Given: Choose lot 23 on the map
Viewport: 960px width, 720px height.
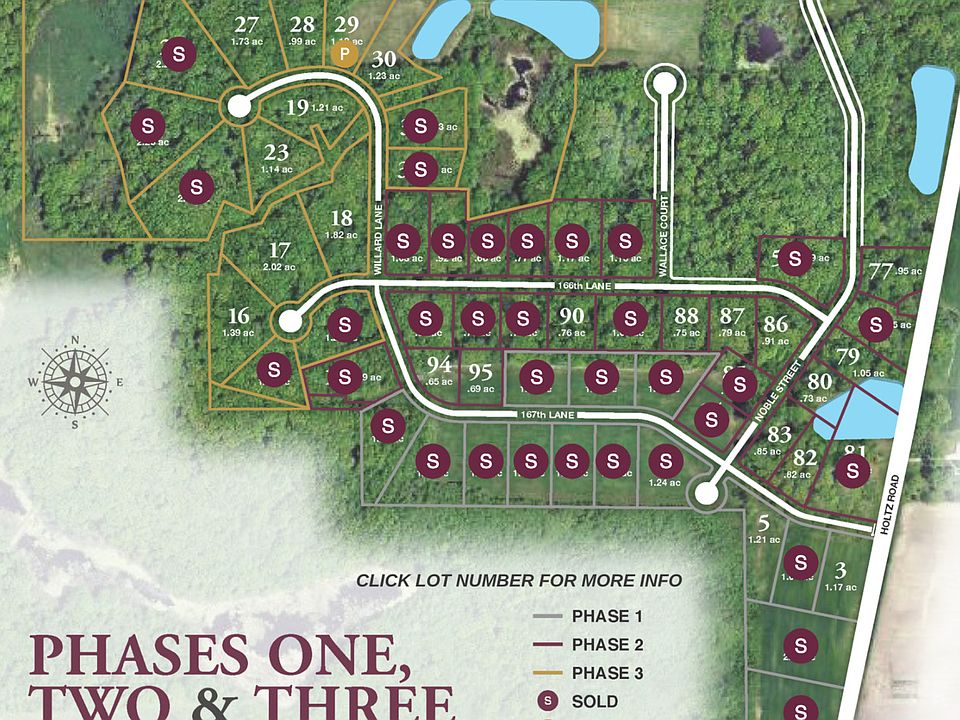Looking at the screenshot, I should coord(277,153).
